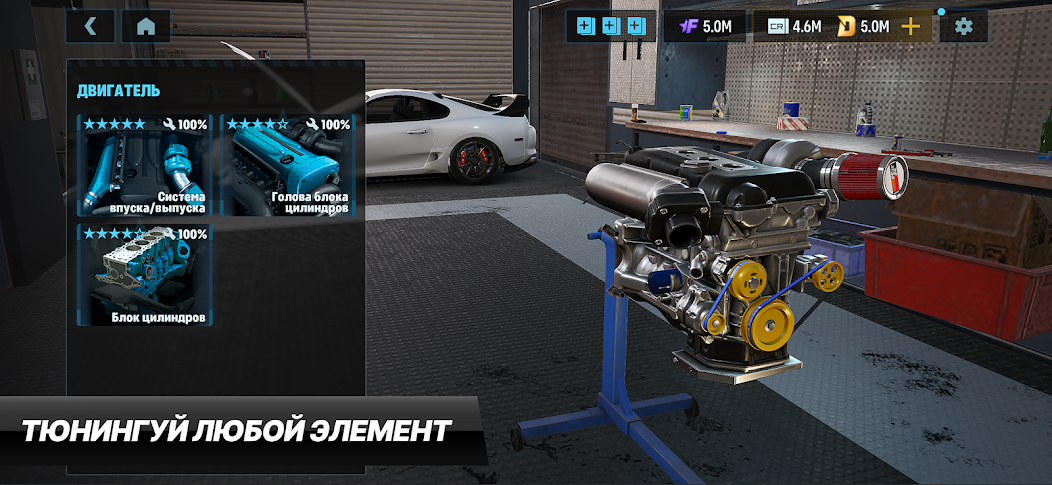The height and width of the screenshot is (485, 1052).
Task: Choose the Голова блока цилиндров part card
Action: pos(287,166)
